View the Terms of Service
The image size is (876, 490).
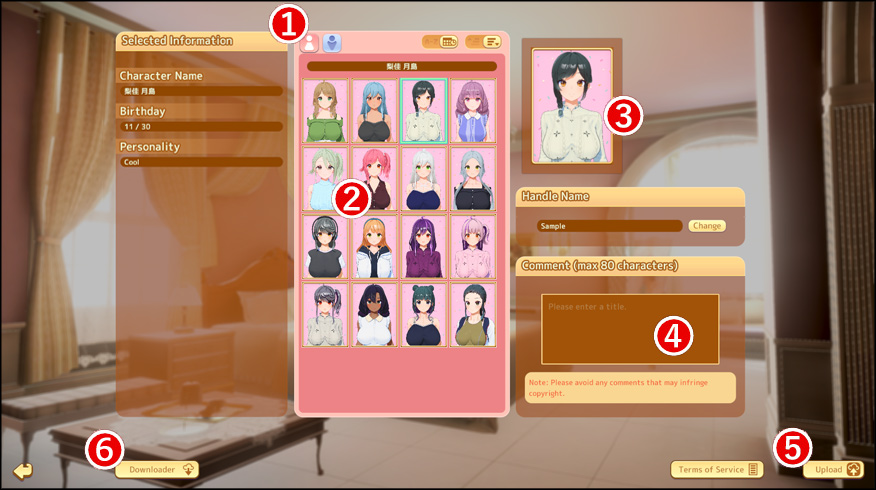pos(716,469)
